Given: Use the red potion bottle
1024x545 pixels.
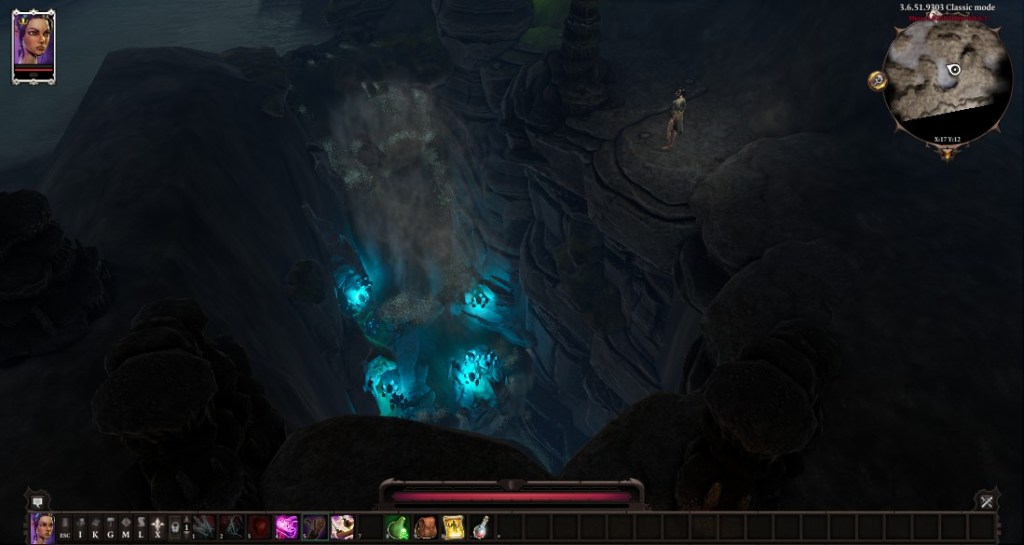Looking at the screenshot, I should pos(481,527).
